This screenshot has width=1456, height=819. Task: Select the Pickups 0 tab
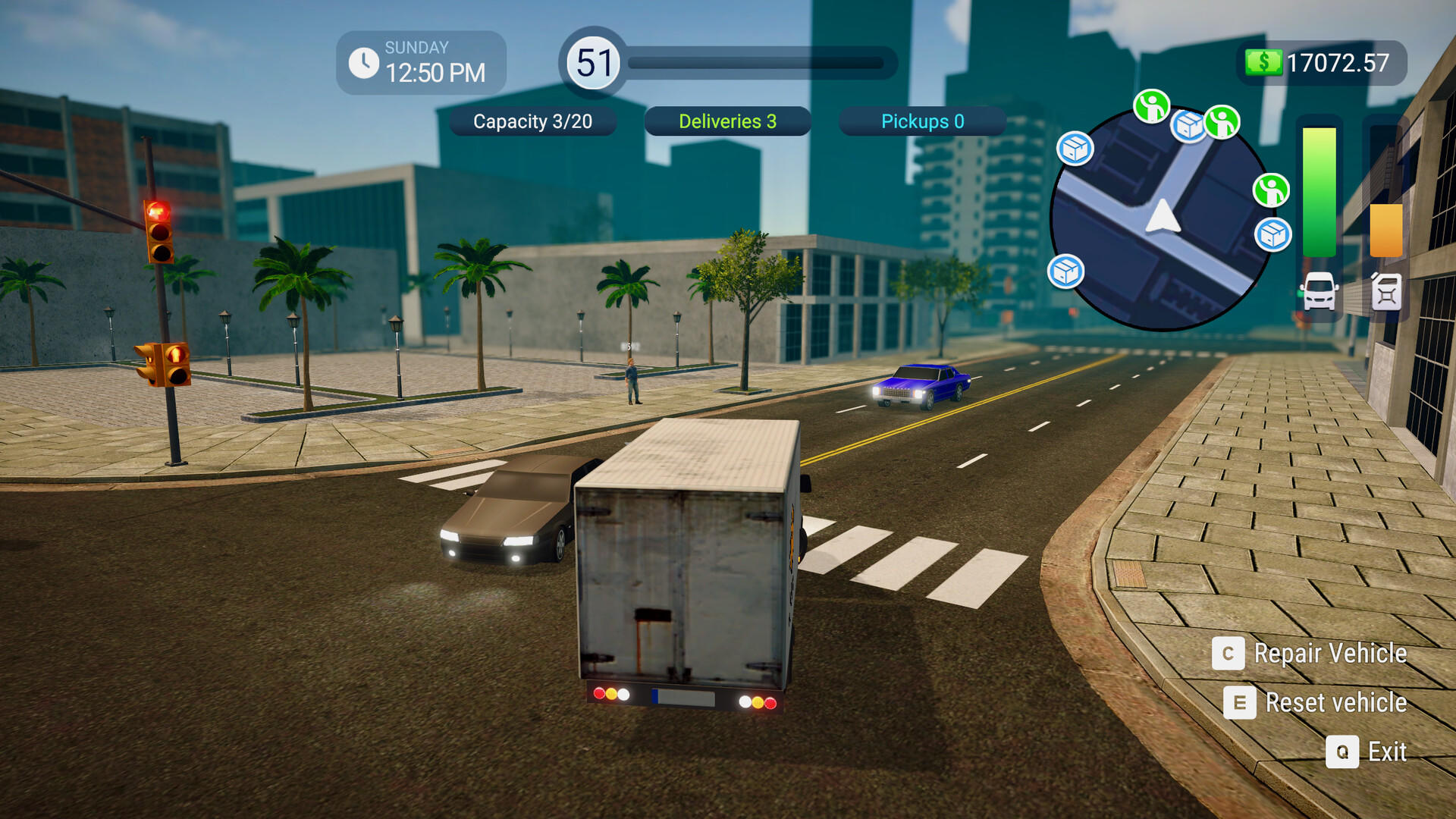click(921, 121)
